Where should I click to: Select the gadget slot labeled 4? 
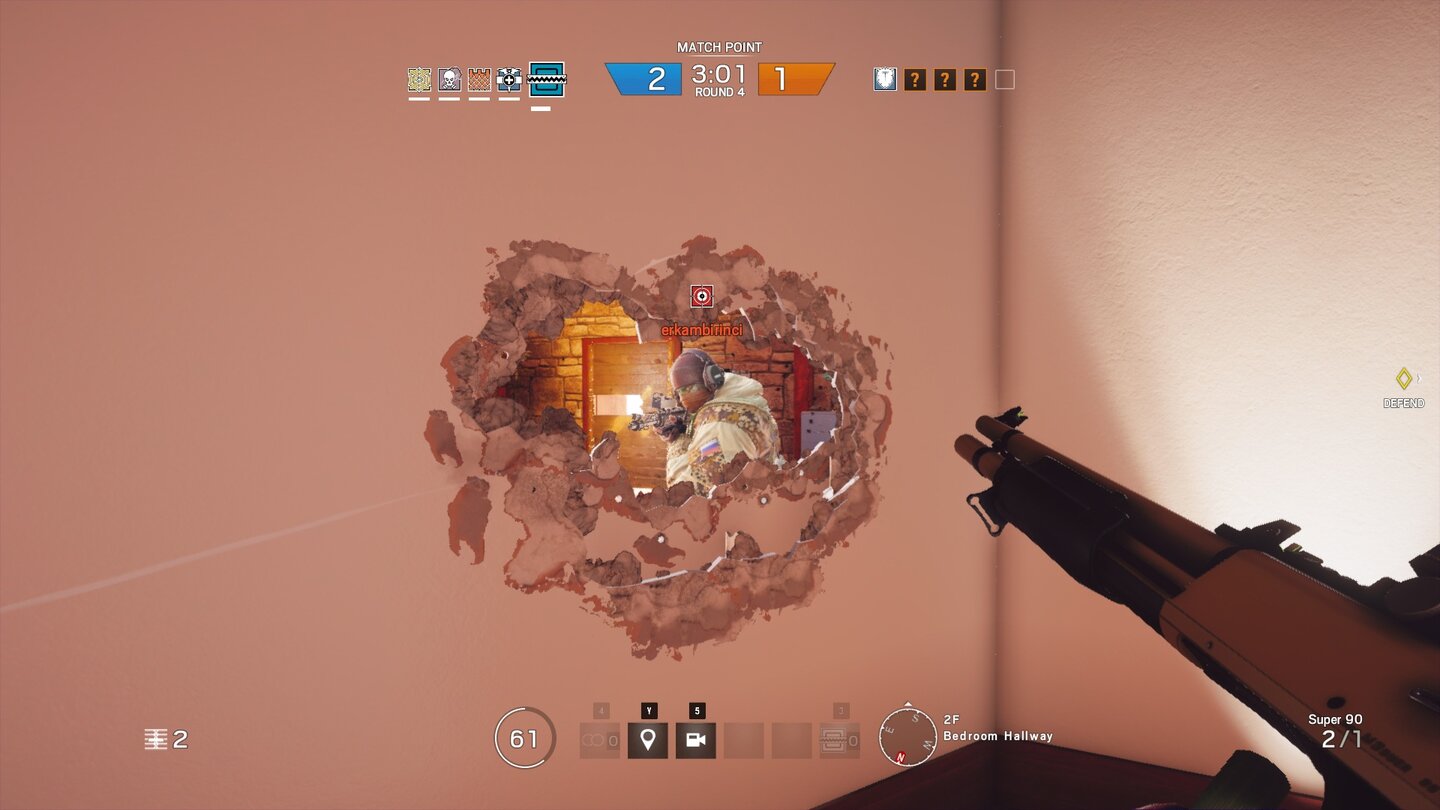coord(600,738)
